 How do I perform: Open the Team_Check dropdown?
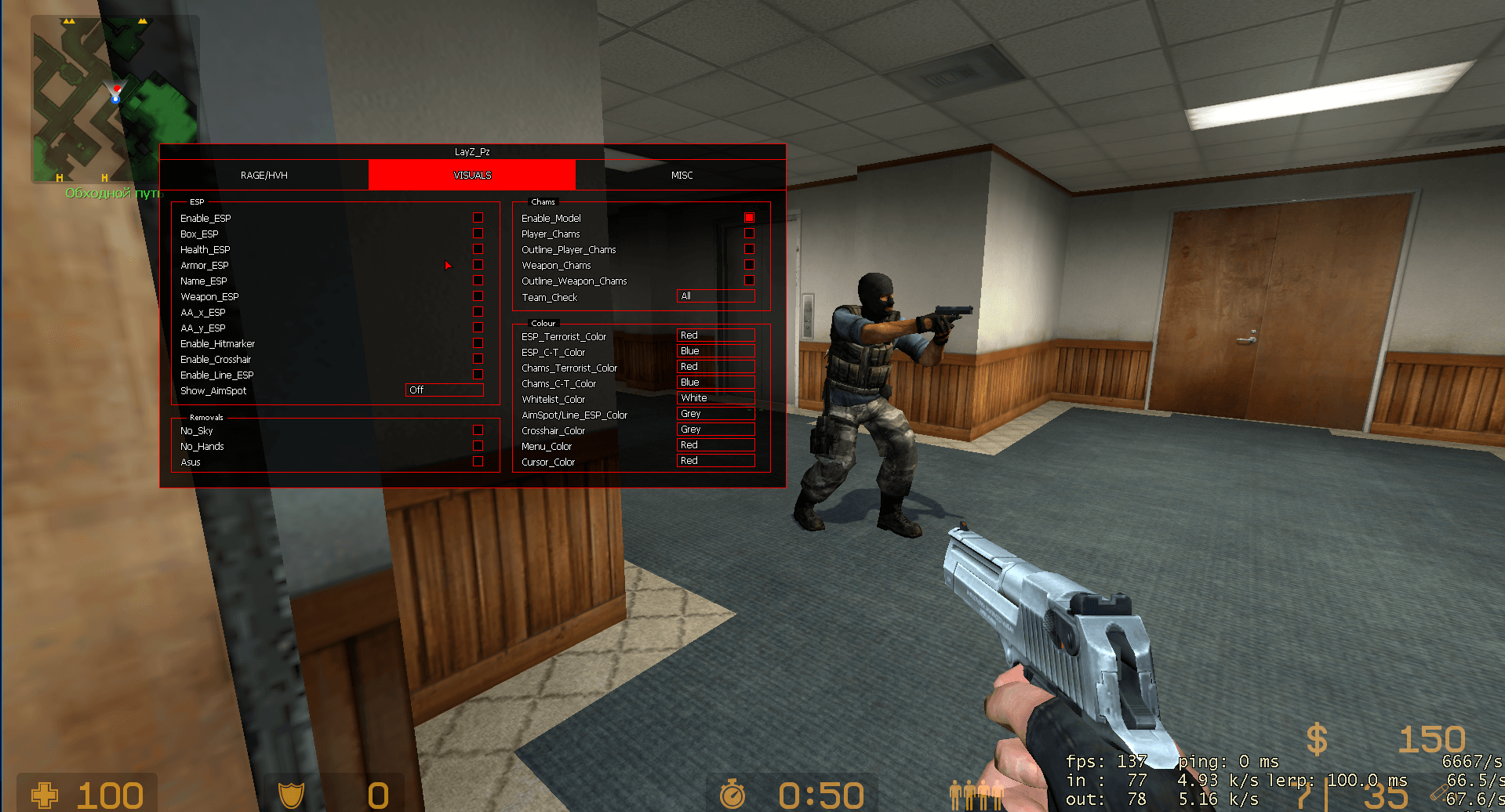(715, 296)
